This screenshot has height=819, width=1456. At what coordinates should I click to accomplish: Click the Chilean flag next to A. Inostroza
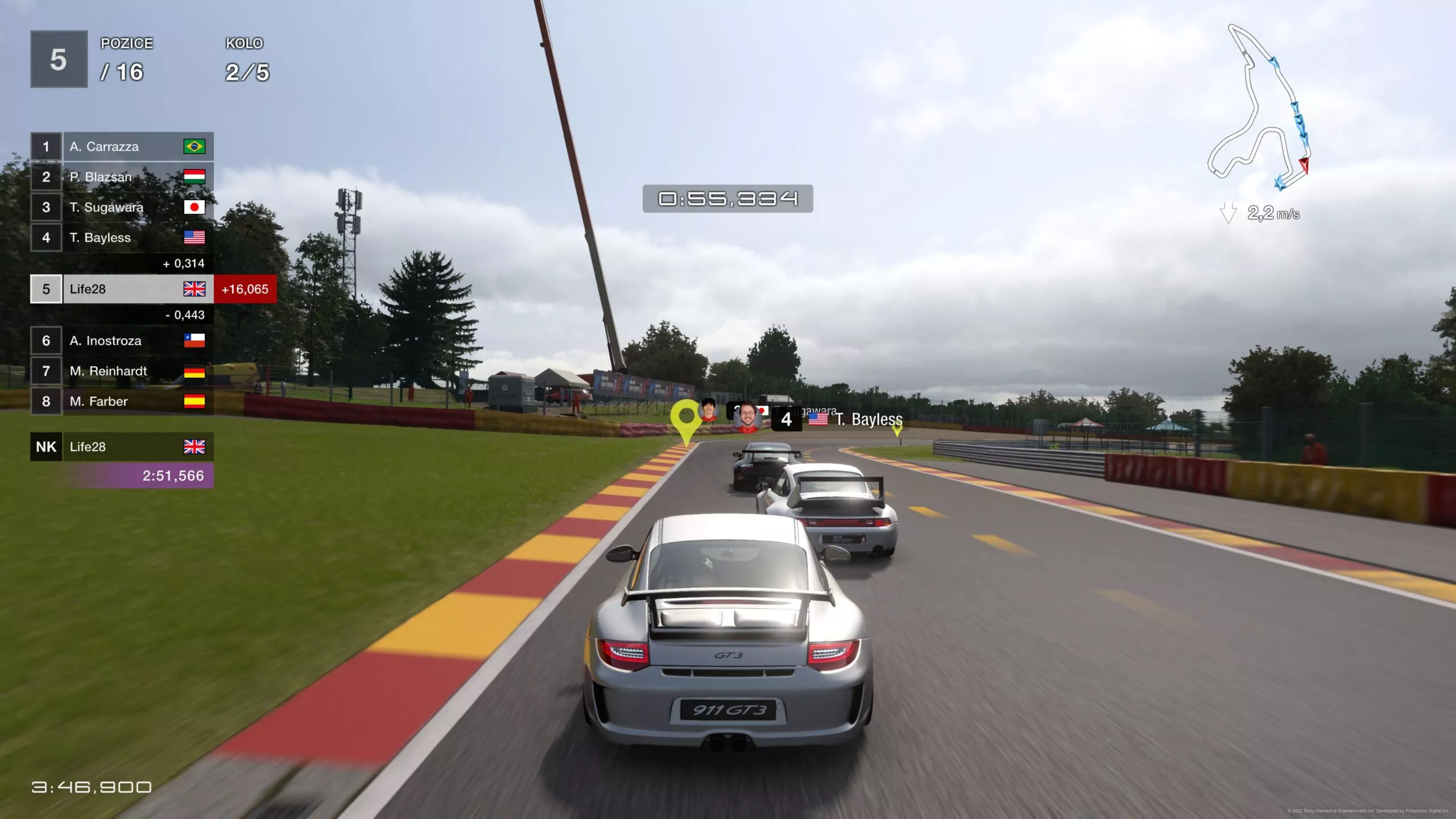click(x=195, y=341)
